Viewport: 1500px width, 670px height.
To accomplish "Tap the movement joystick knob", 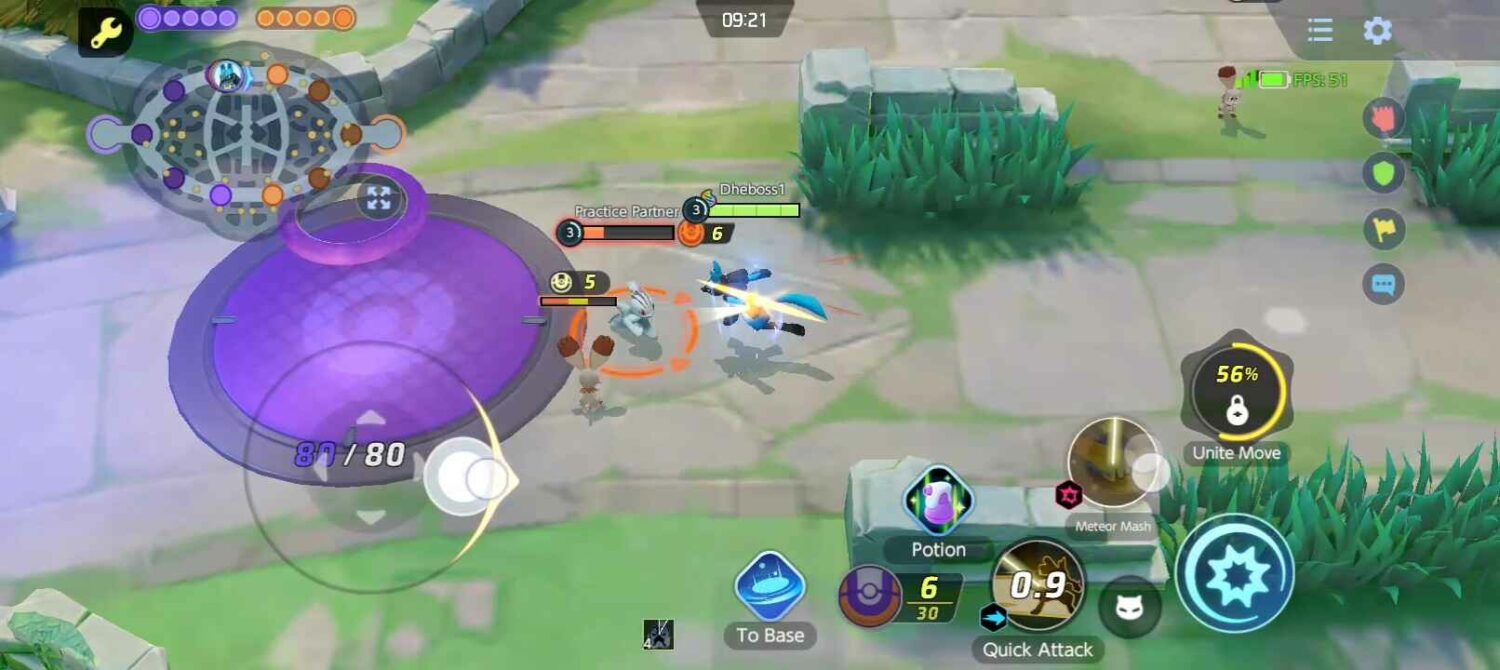I will coord(462,477).
